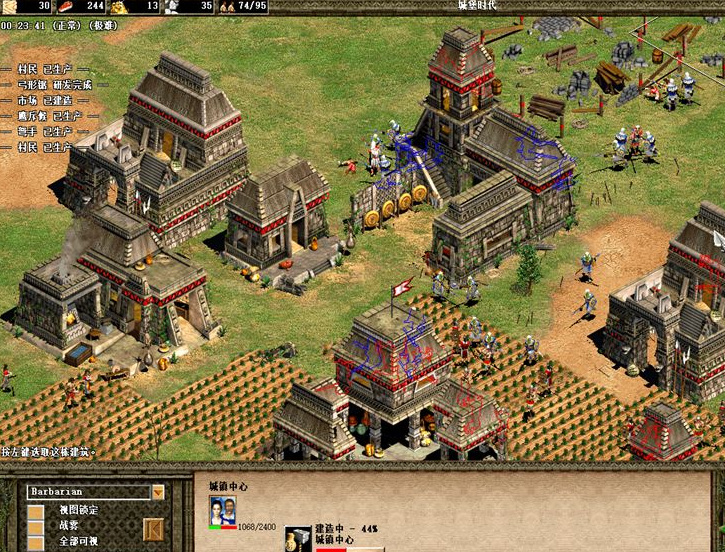The height and width of the screenshot is (552, 725).
Task: Toggle the 视图锁定 view lock checkbox
Action: [x=36, y=512]
